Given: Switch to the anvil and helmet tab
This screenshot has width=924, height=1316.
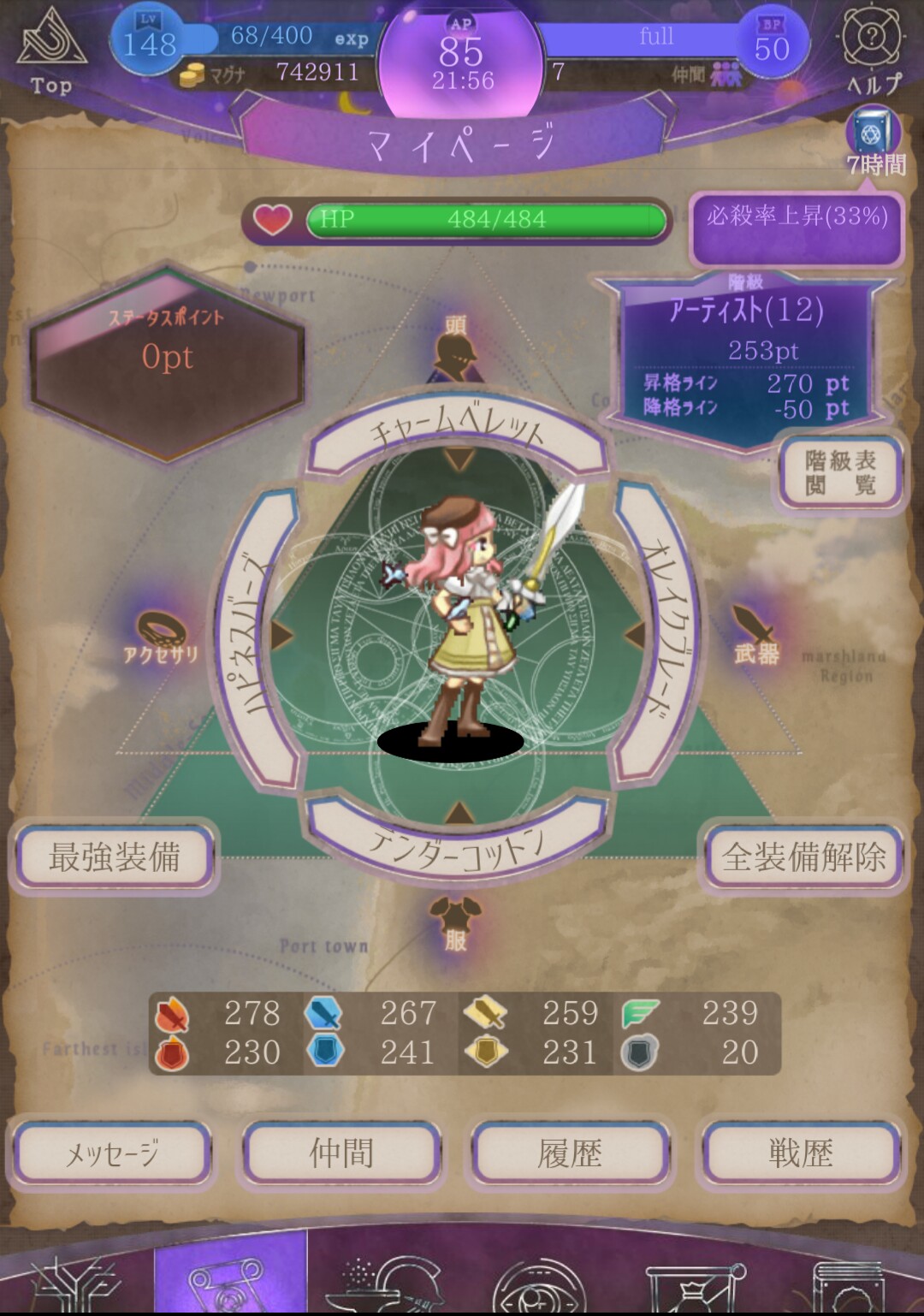Looking at the screenshot, I should coord(385,1279).
